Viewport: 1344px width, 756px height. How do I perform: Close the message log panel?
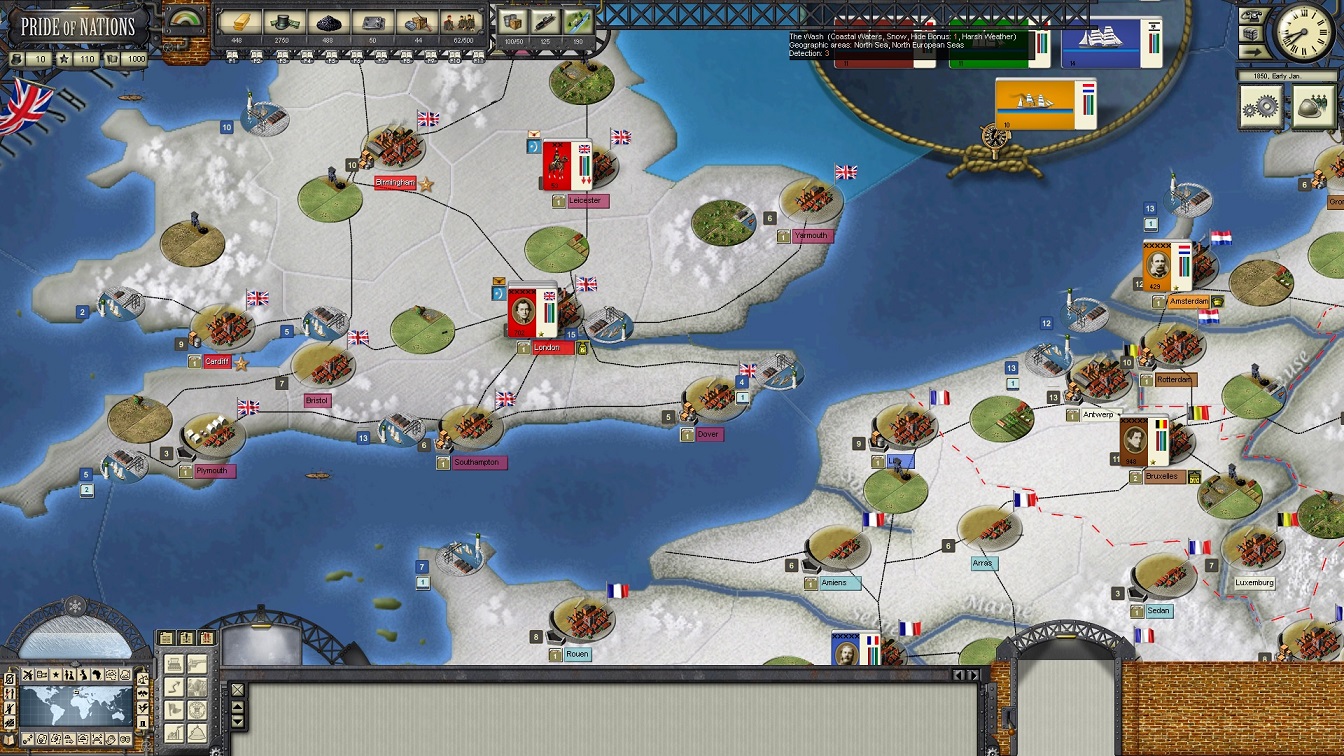(x=237, y=690)
